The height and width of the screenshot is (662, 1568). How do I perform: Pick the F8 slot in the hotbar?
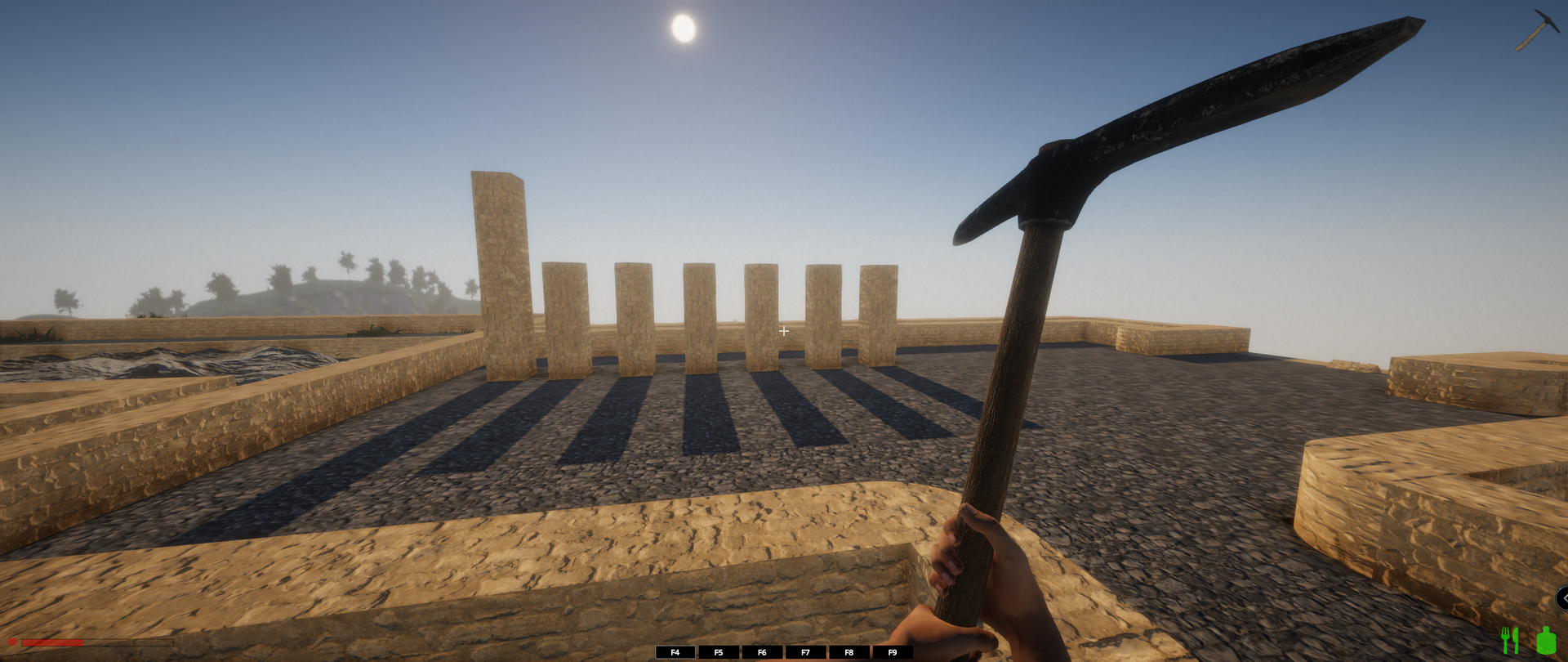pos(849,652)
